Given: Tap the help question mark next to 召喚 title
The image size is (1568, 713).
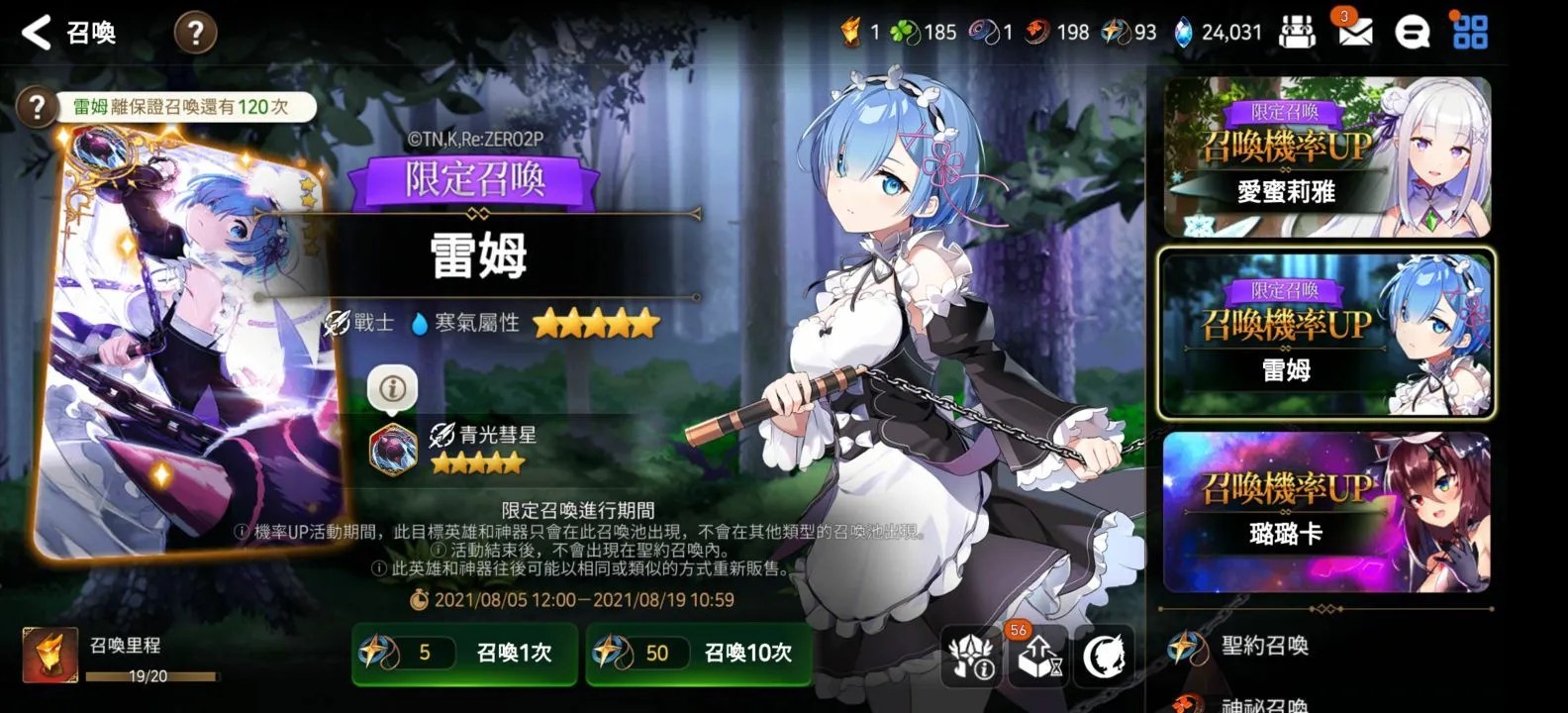Looking at the screenshot, I should tap(196, 31).
